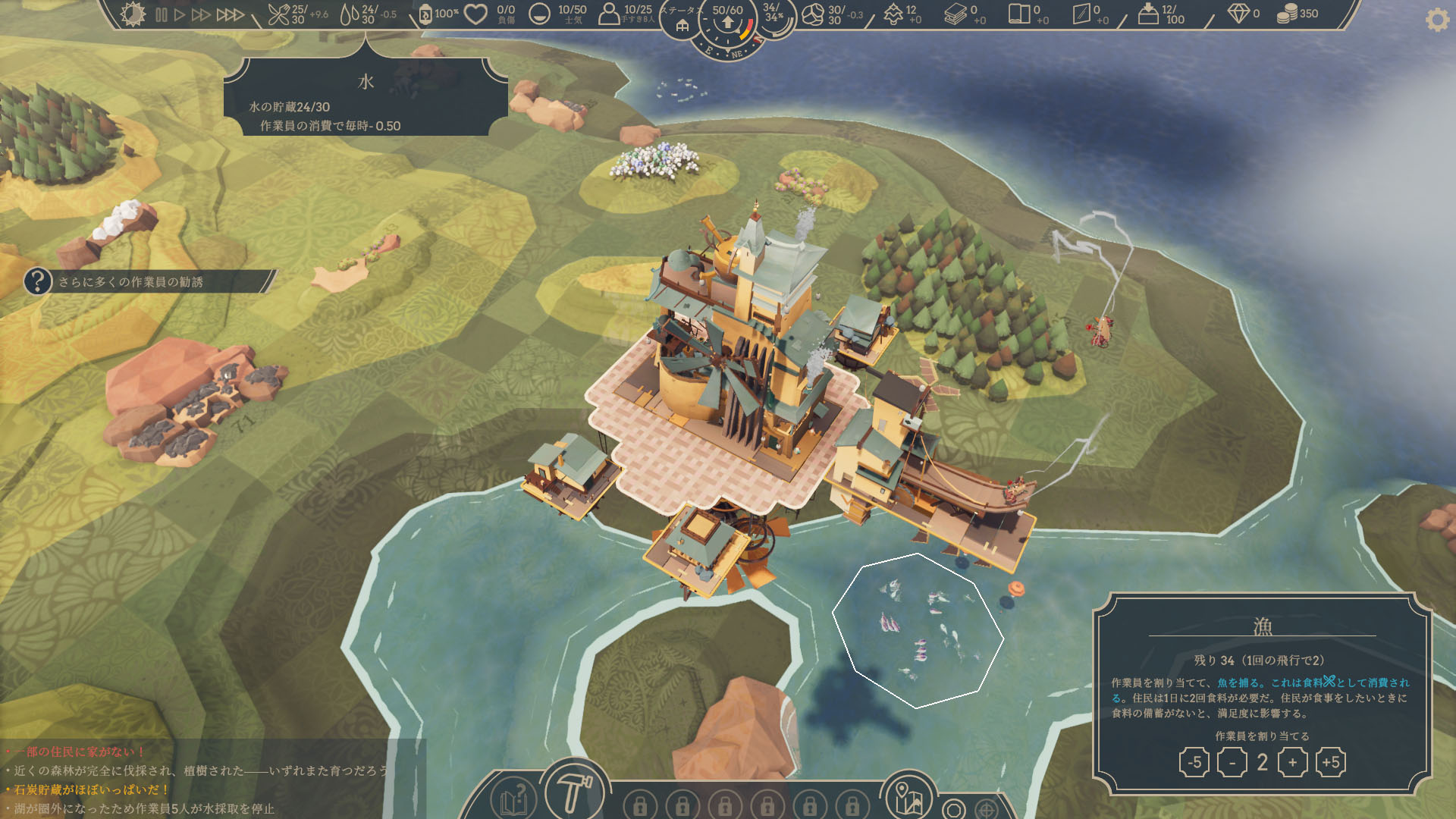Viewport: 1456px width, 819px height.
Task: Open the world map icon
Action: click(x=908, y=798)
